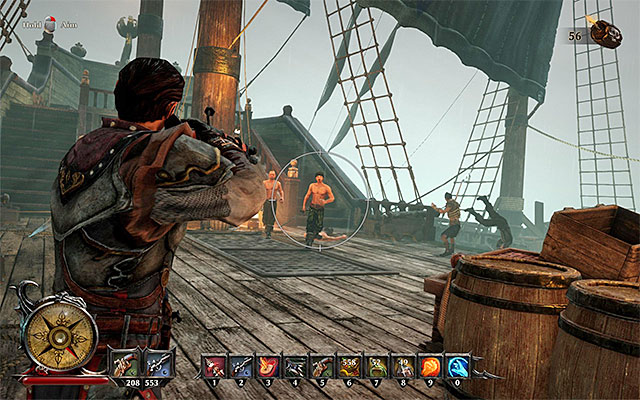Image resolution: width=640 pixels, height=400 pixels.
Task: Activate the red sword skill in slot 1
Action: click(x=215, y=367)
